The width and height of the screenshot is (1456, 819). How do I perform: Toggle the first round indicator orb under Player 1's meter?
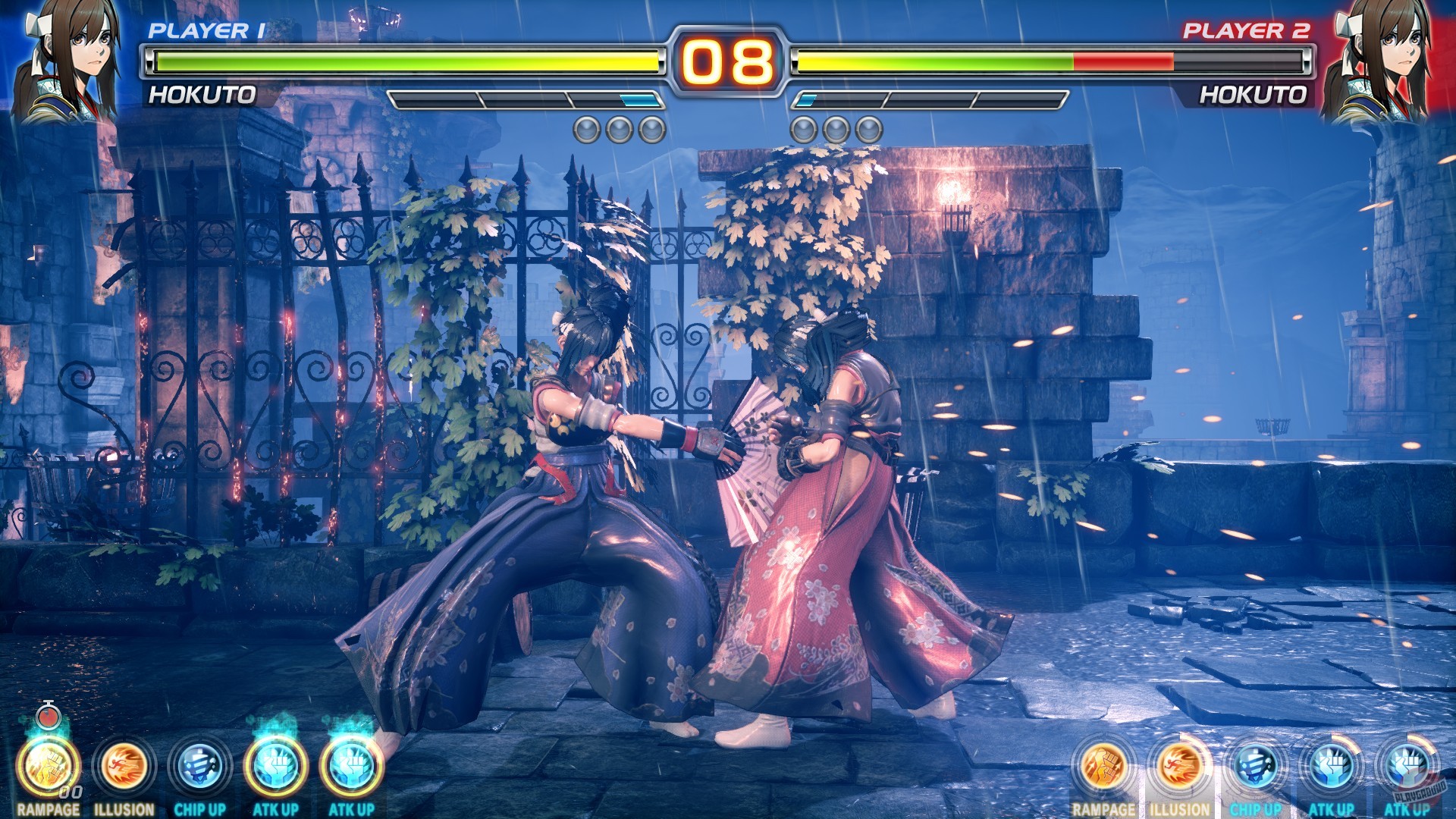point(588,129)
